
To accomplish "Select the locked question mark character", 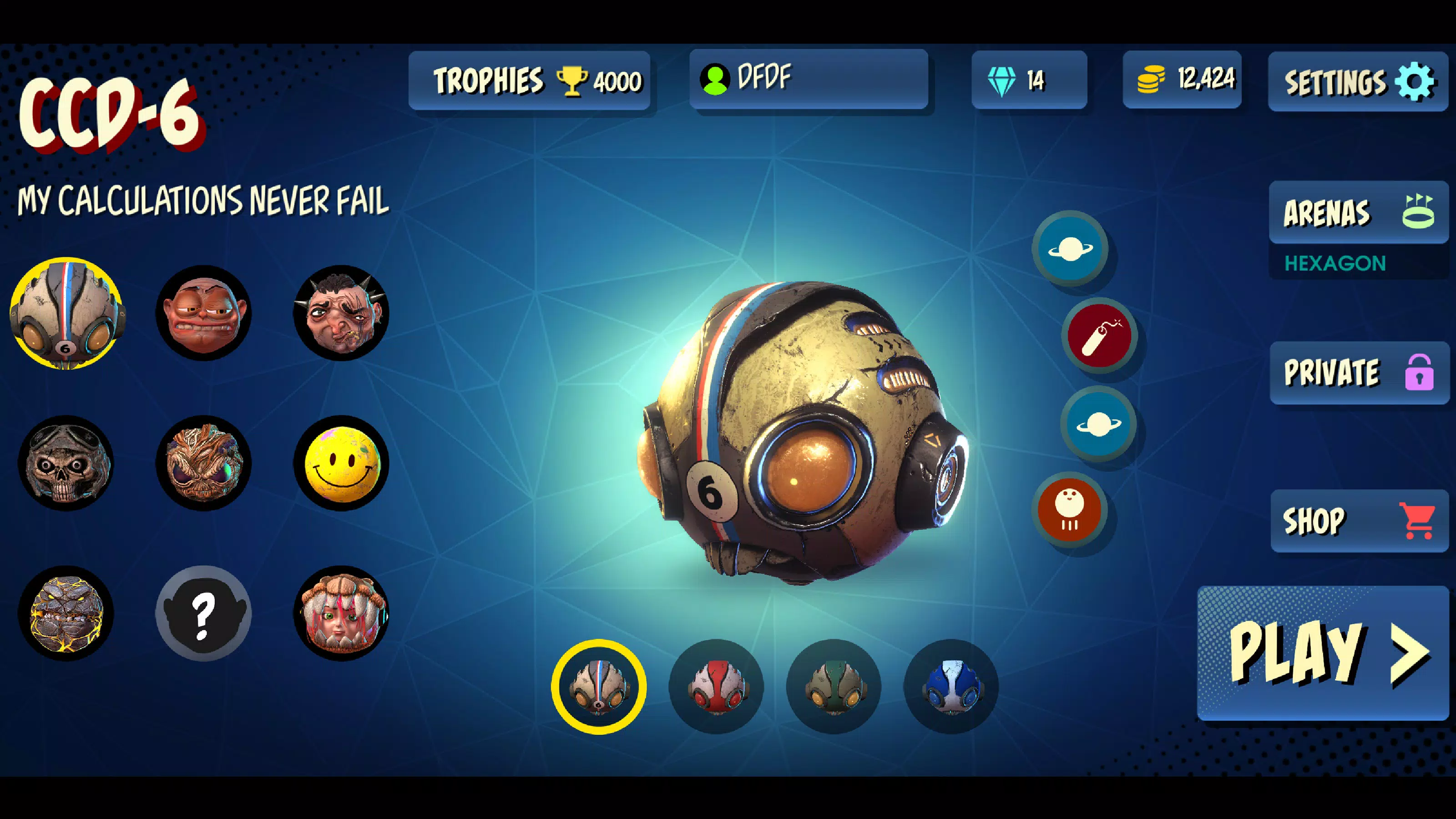I will point(203,613).
